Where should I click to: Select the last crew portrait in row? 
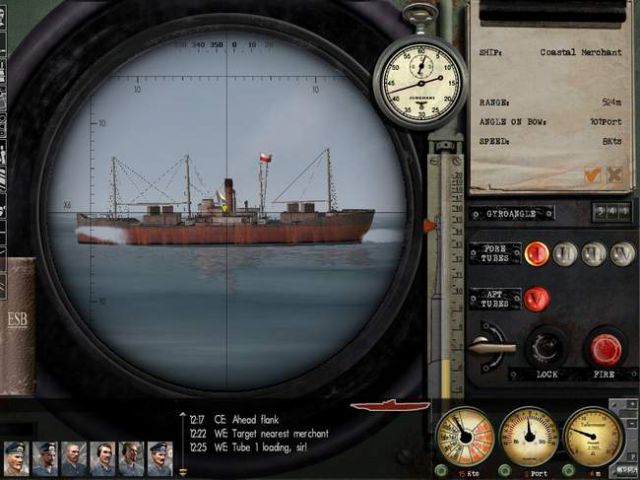[160, 457]
